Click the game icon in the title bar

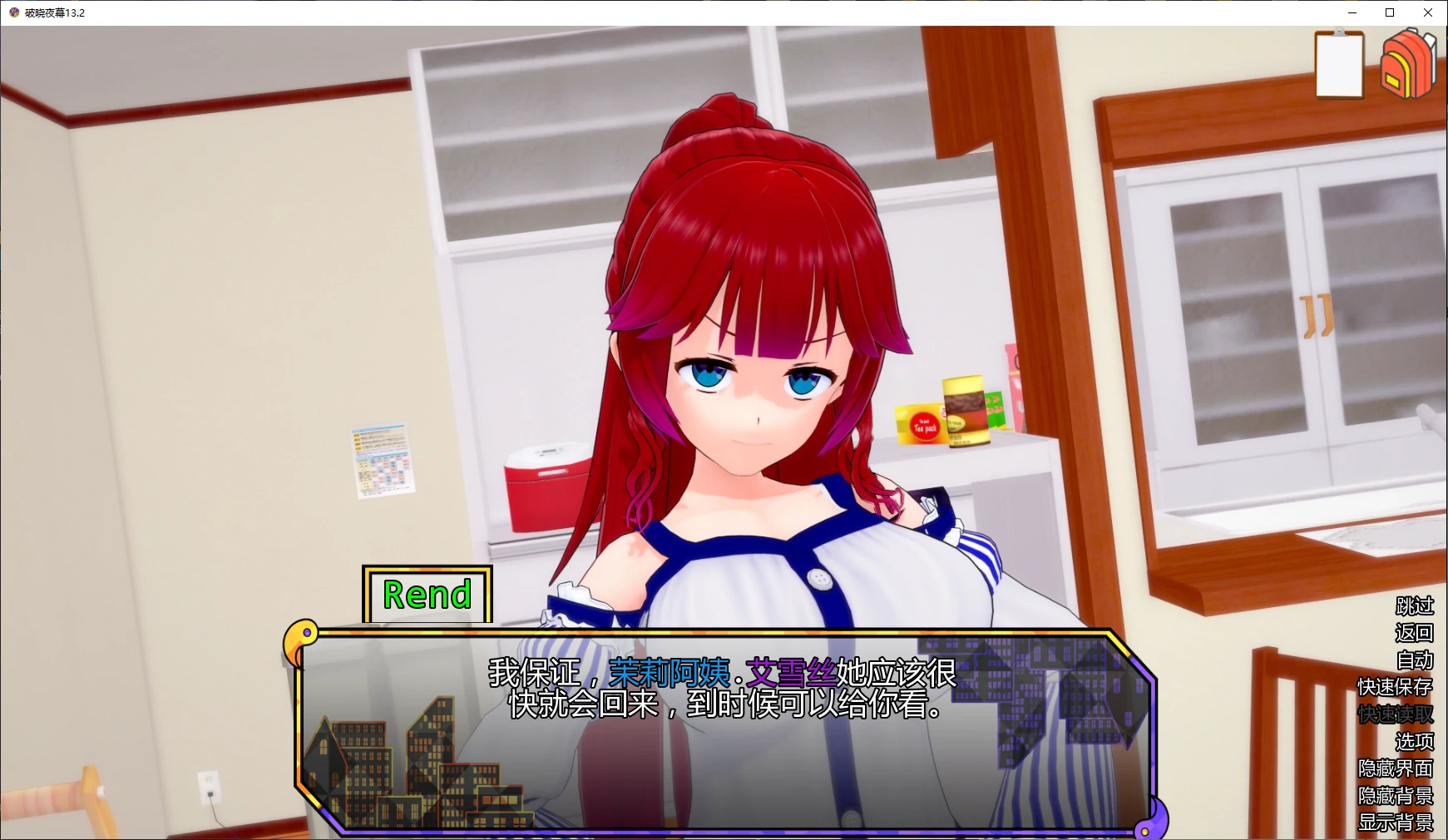(12, 12)
